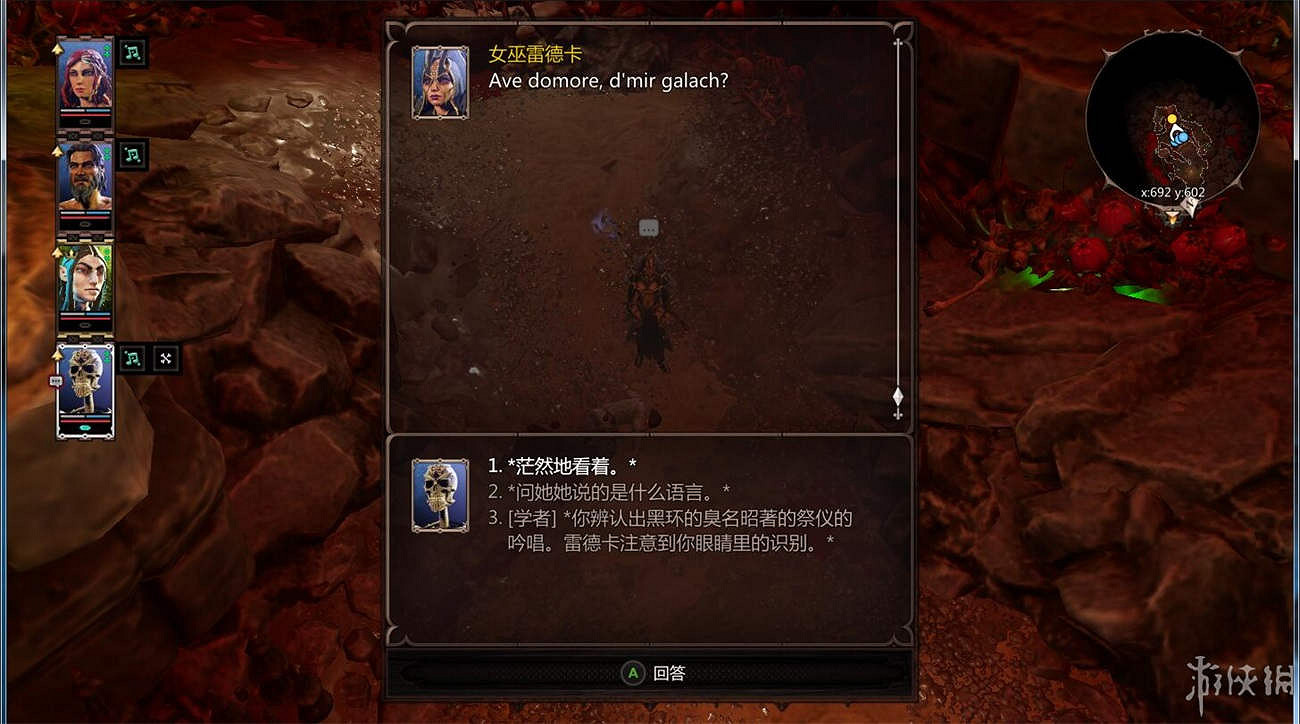Toggle the music note beside the skeleton portrait
1300x724 pixels.
pyautogui.click(x=131, y=358)
